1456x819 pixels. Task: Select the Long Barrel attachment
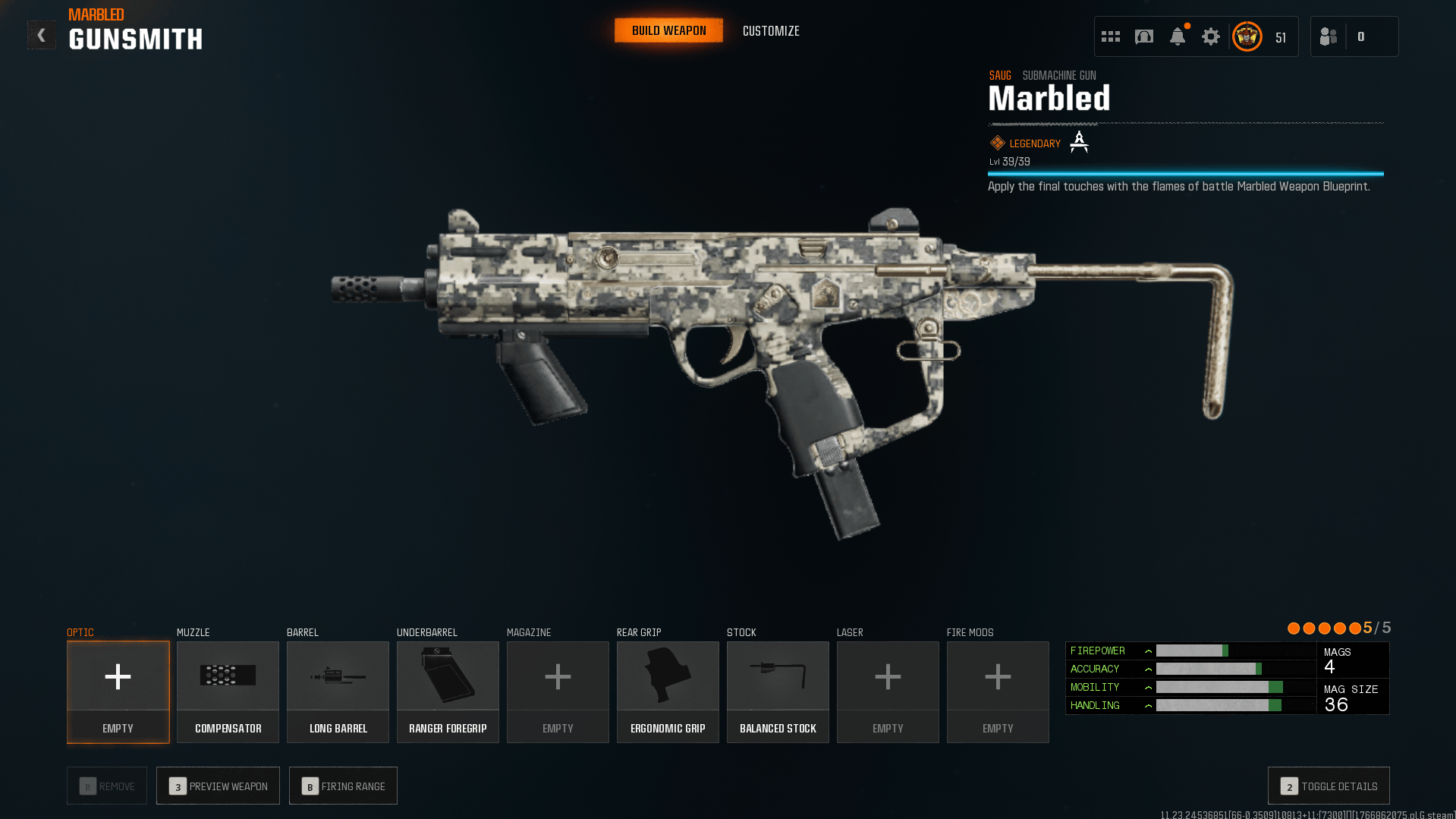(x=337, y=691)
